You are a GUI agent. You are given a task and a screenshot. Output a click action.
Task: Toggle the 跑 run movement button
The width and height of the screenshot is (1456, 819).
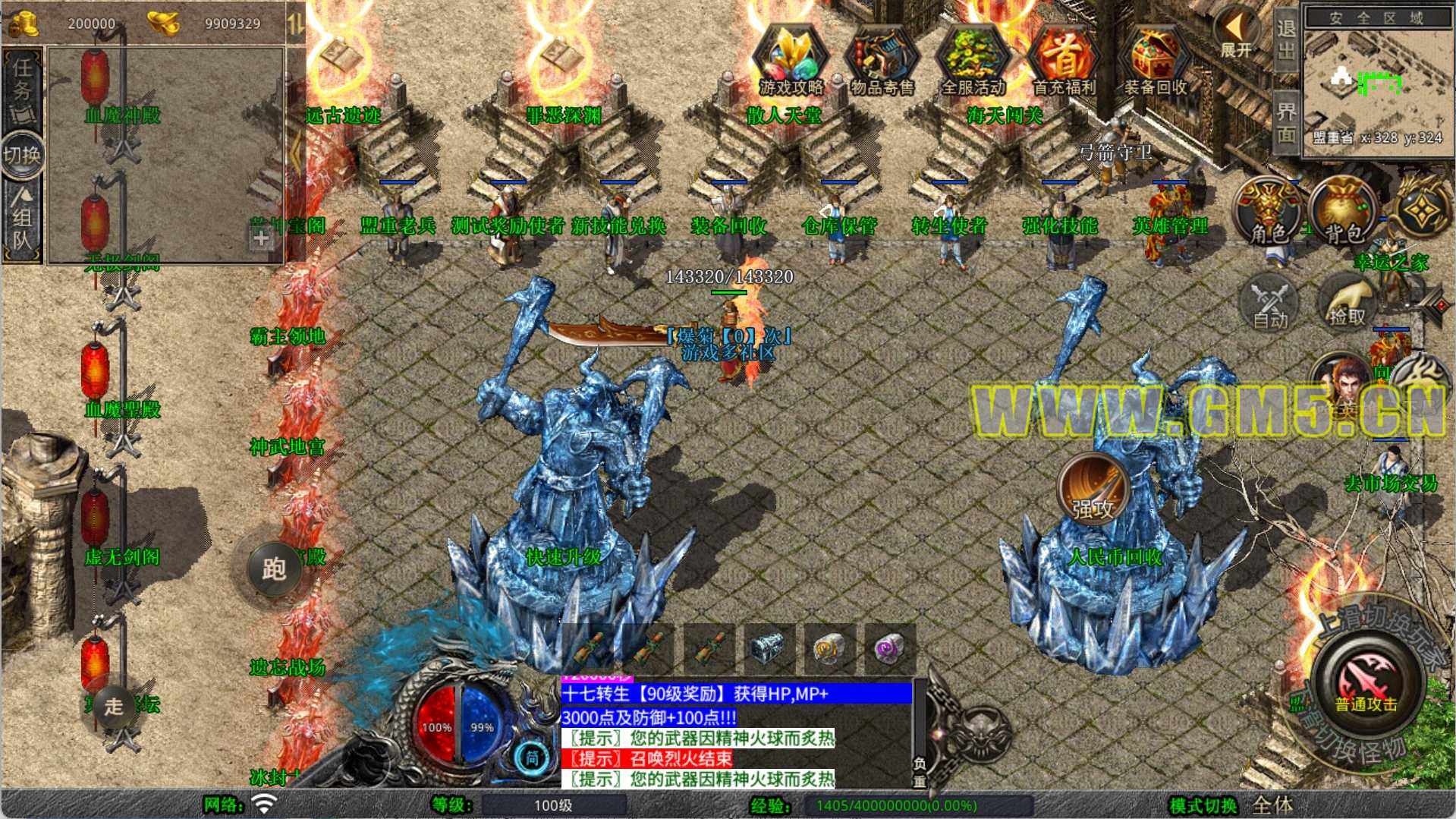coord(274,568)
